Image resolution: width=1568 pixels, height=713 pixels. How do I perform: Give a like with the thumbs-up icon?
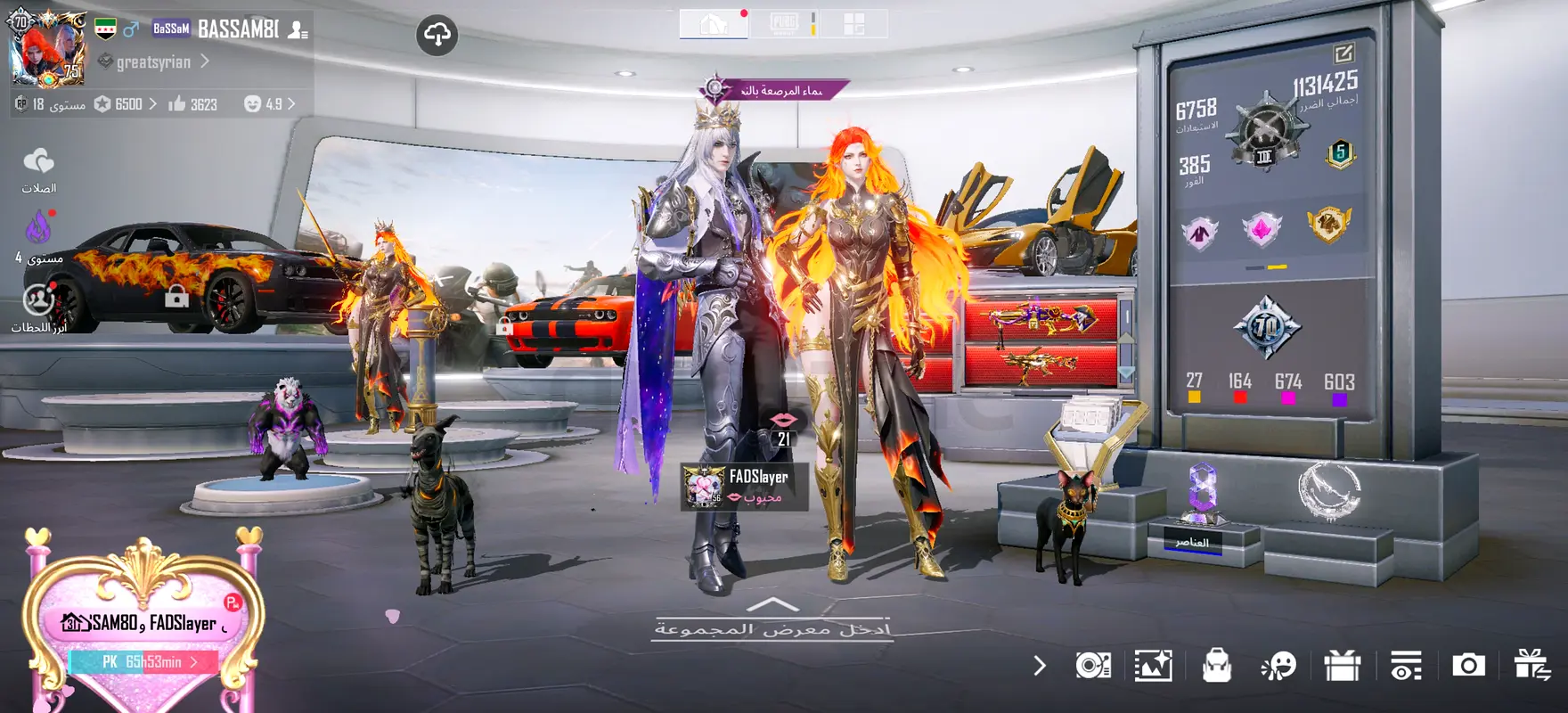(x=177, y=104)
